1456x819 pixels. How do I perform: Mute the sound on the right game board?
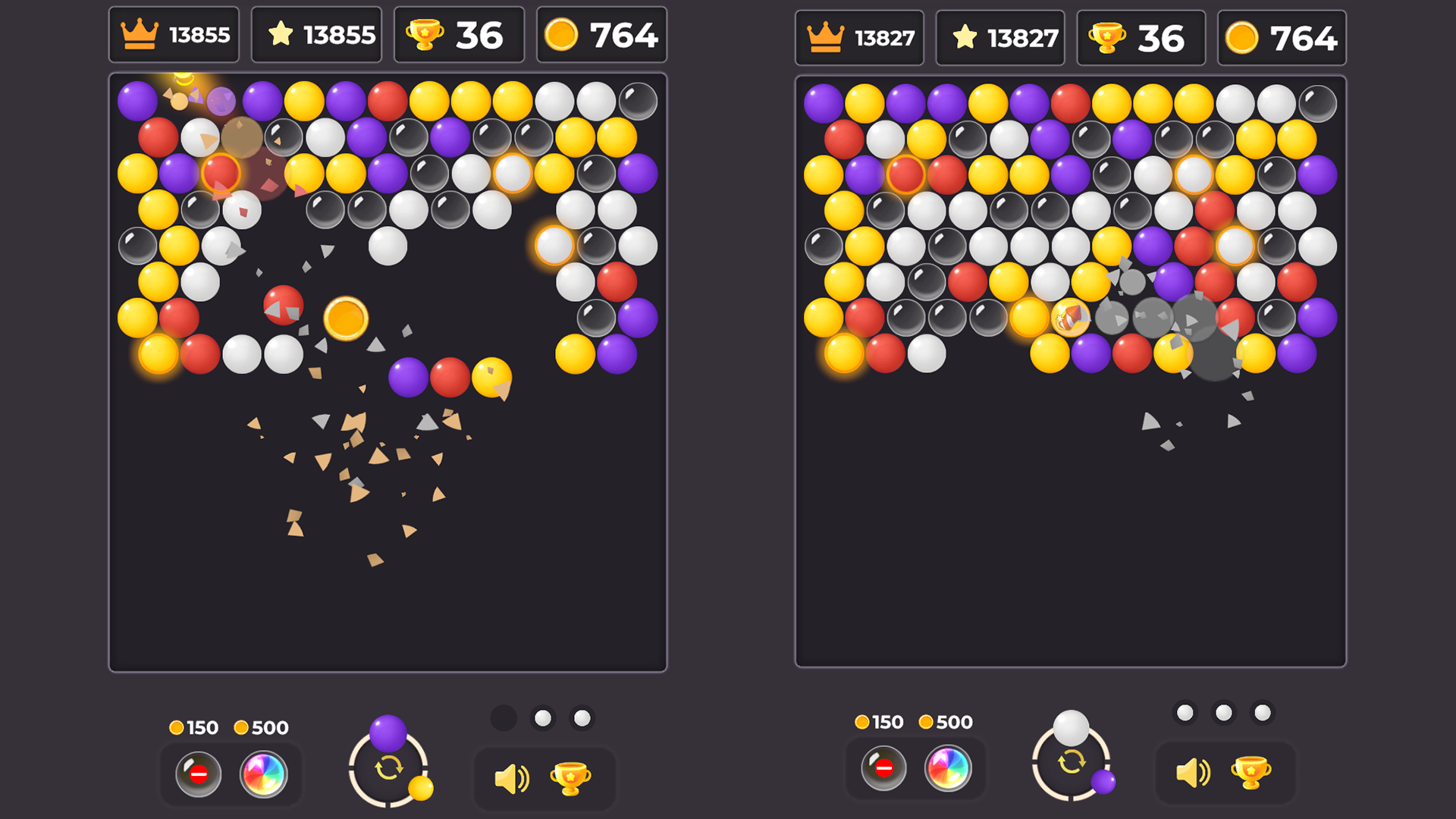[1195, 772]
